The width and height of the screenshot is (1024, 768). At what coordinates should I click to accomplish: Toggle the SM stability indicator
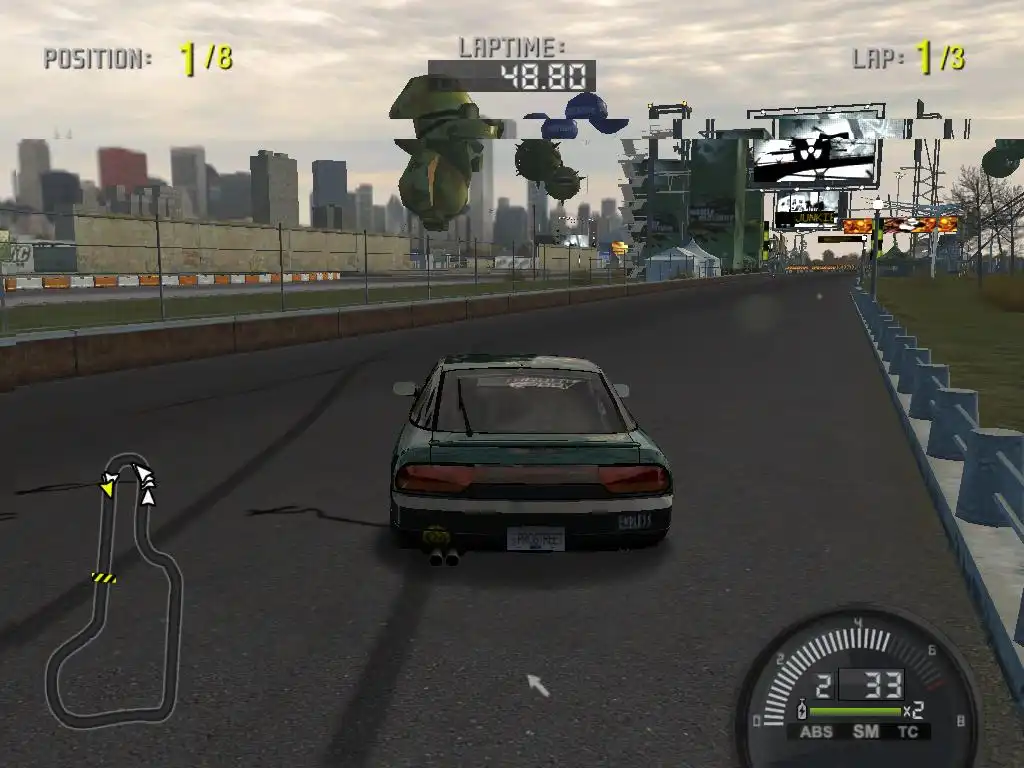pos(865,732)
